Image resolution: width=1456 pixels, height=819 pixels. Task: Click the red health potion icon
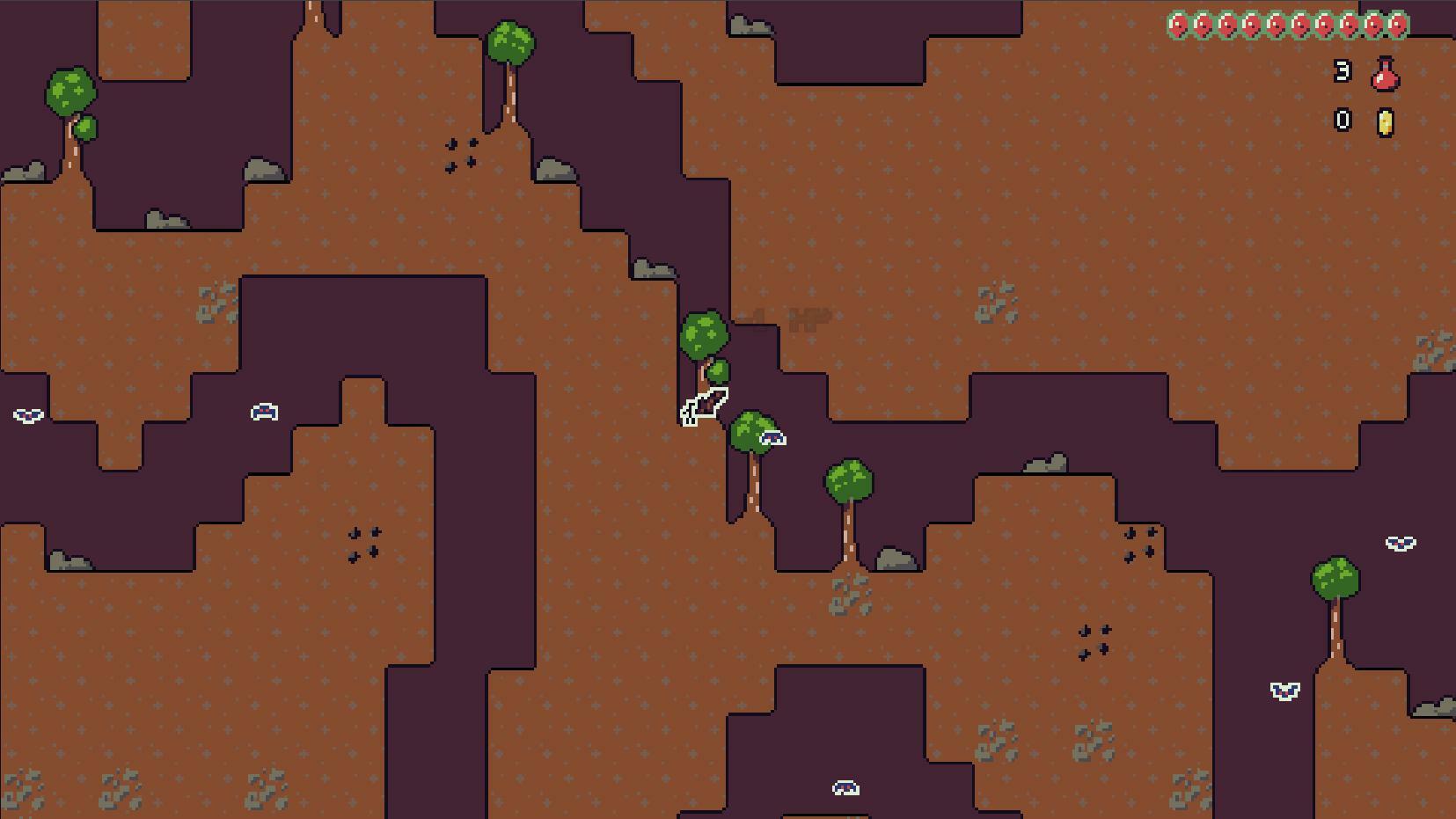pos(1384,76)
